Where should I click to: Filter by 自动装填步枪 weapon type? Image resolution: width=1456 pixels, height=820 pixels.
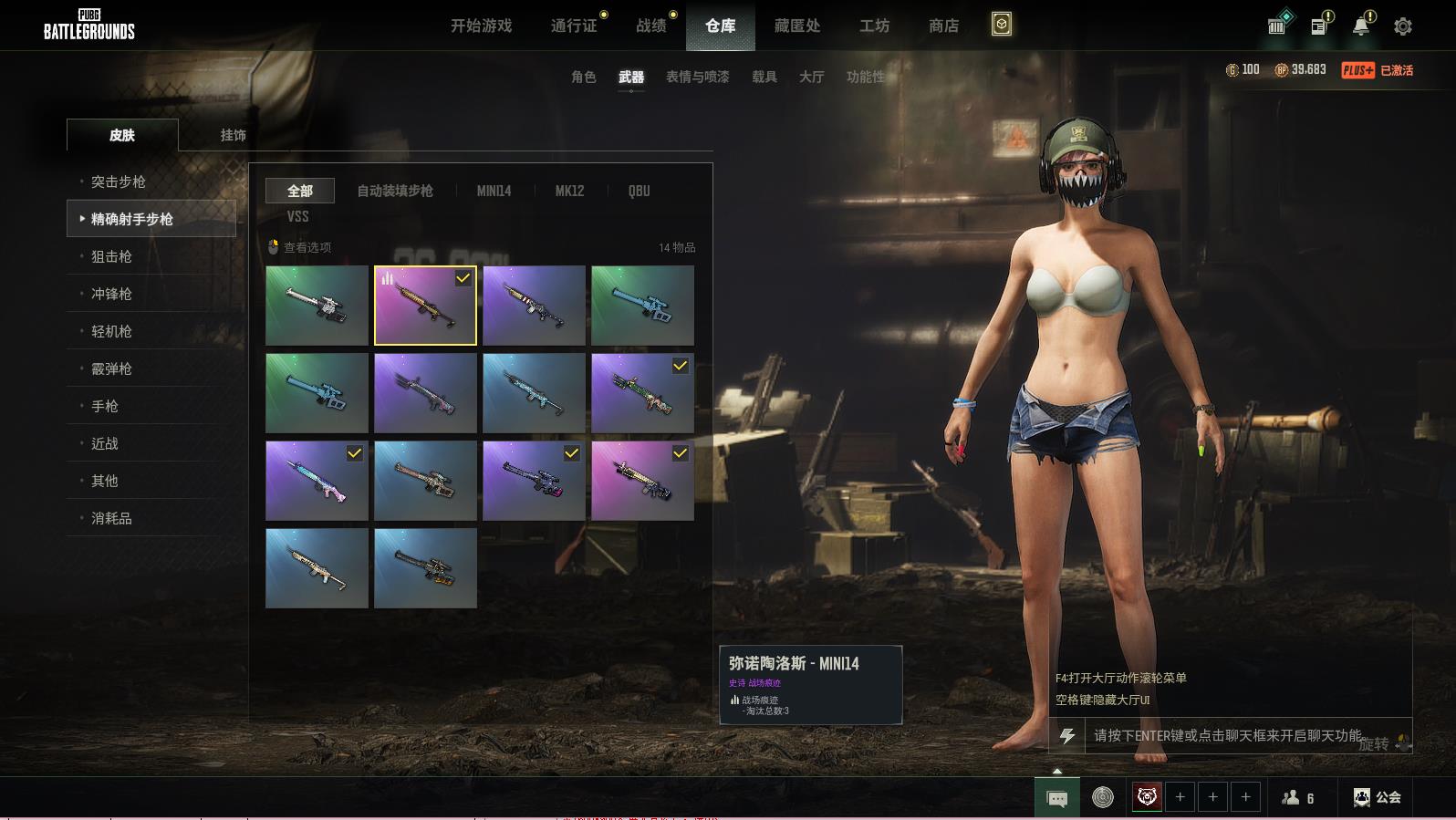click(x=395, y=191)
